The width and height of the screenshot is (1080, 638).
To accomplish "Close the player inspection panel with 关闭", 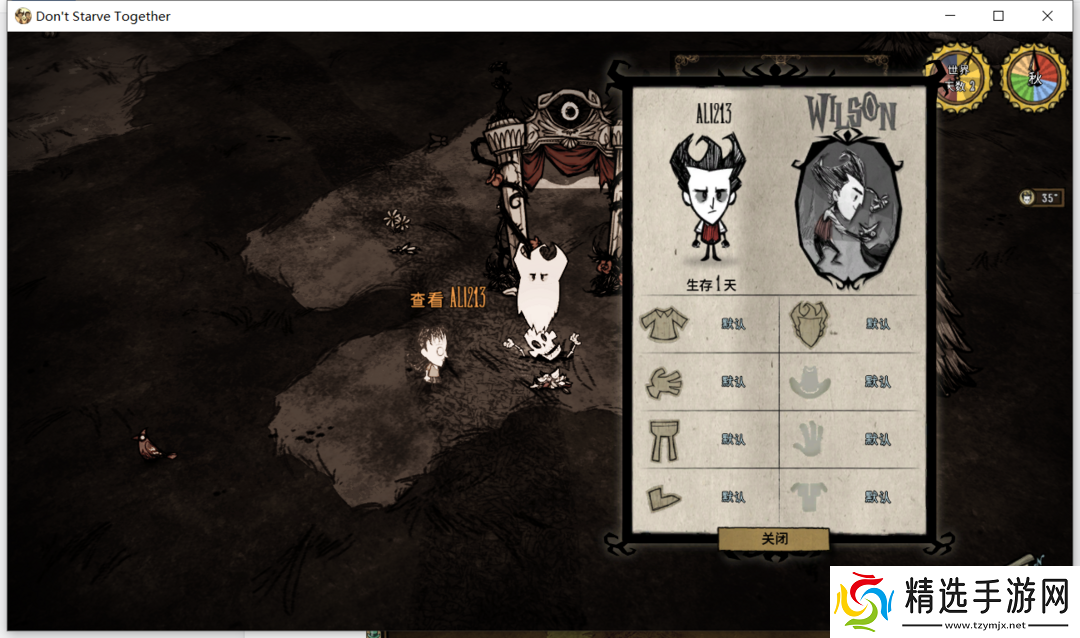I will (774, 538).
